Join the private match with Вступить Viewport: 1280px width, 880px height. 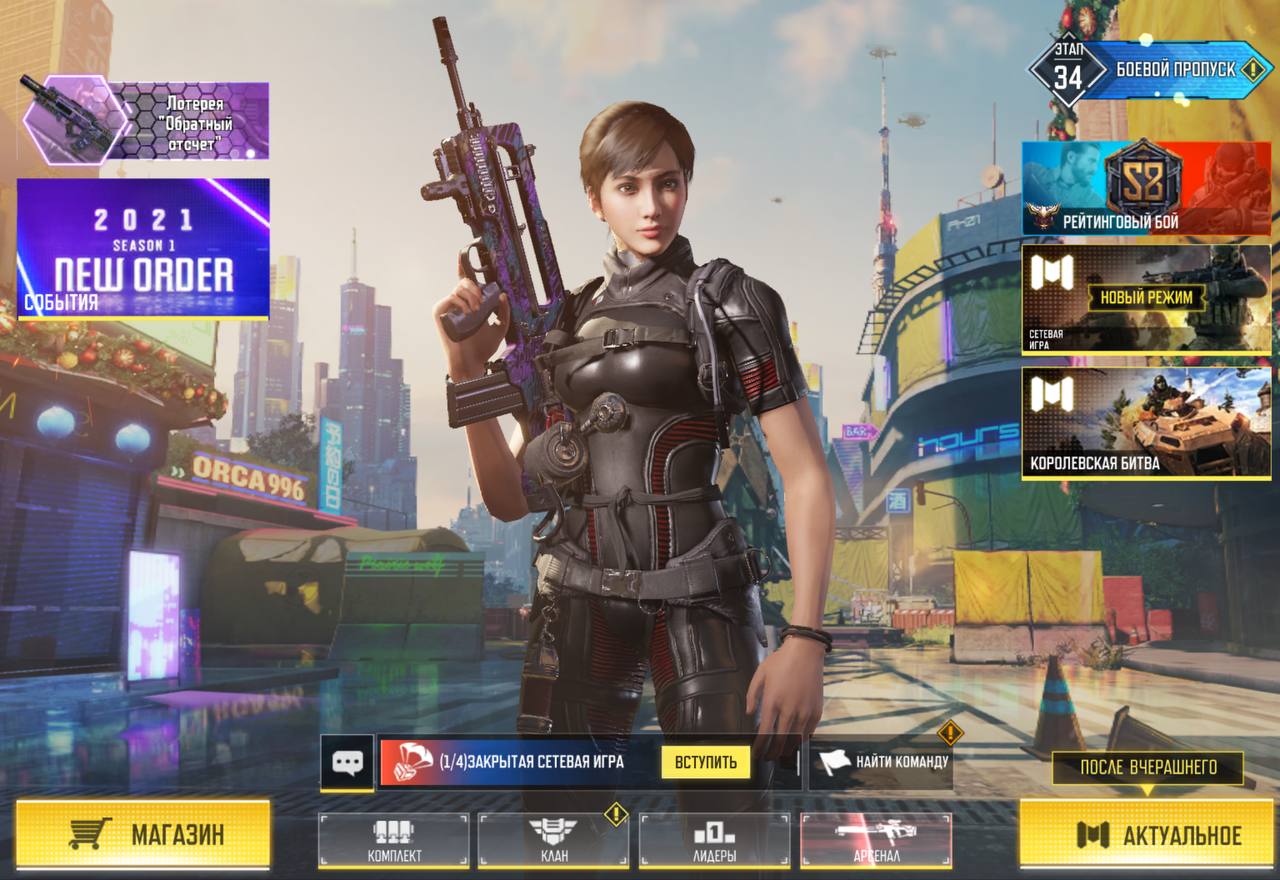click(705, 762)
